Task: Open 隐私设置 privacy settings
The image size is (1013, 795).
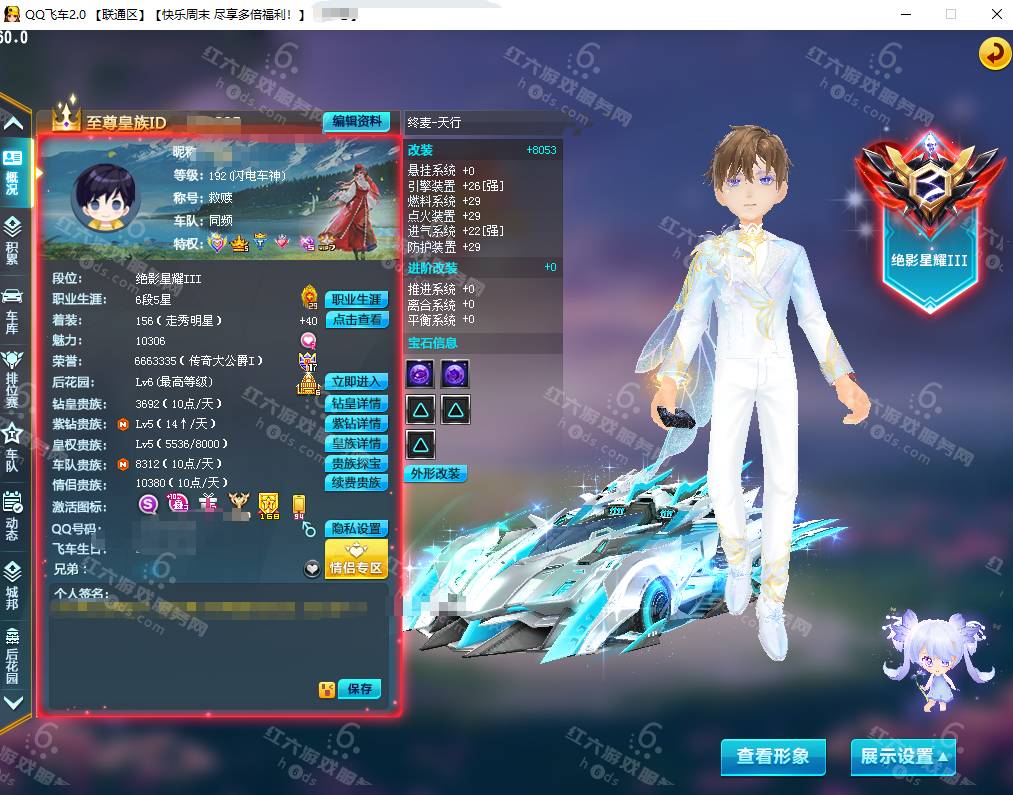Action: [x=357, y=528]
